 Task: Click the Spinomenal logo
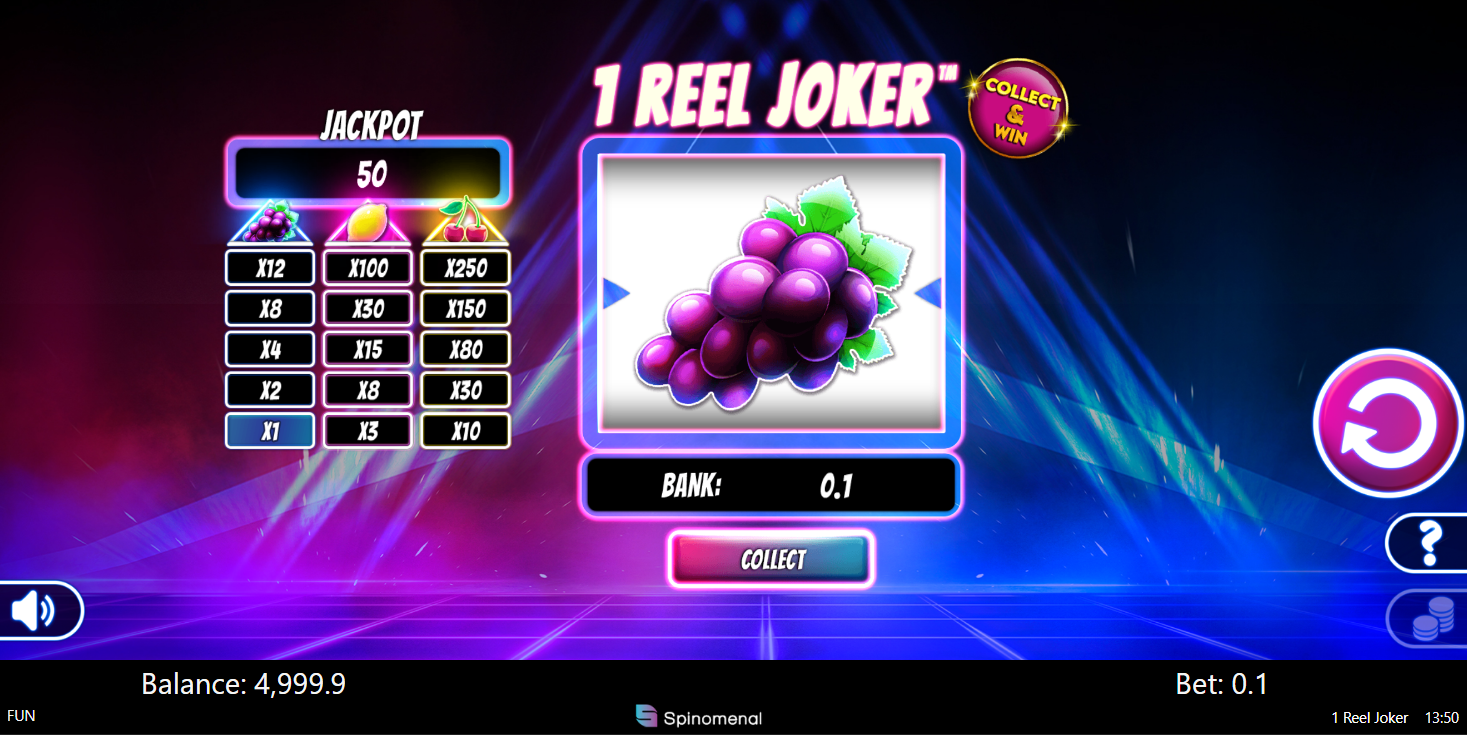coord(698,717)
